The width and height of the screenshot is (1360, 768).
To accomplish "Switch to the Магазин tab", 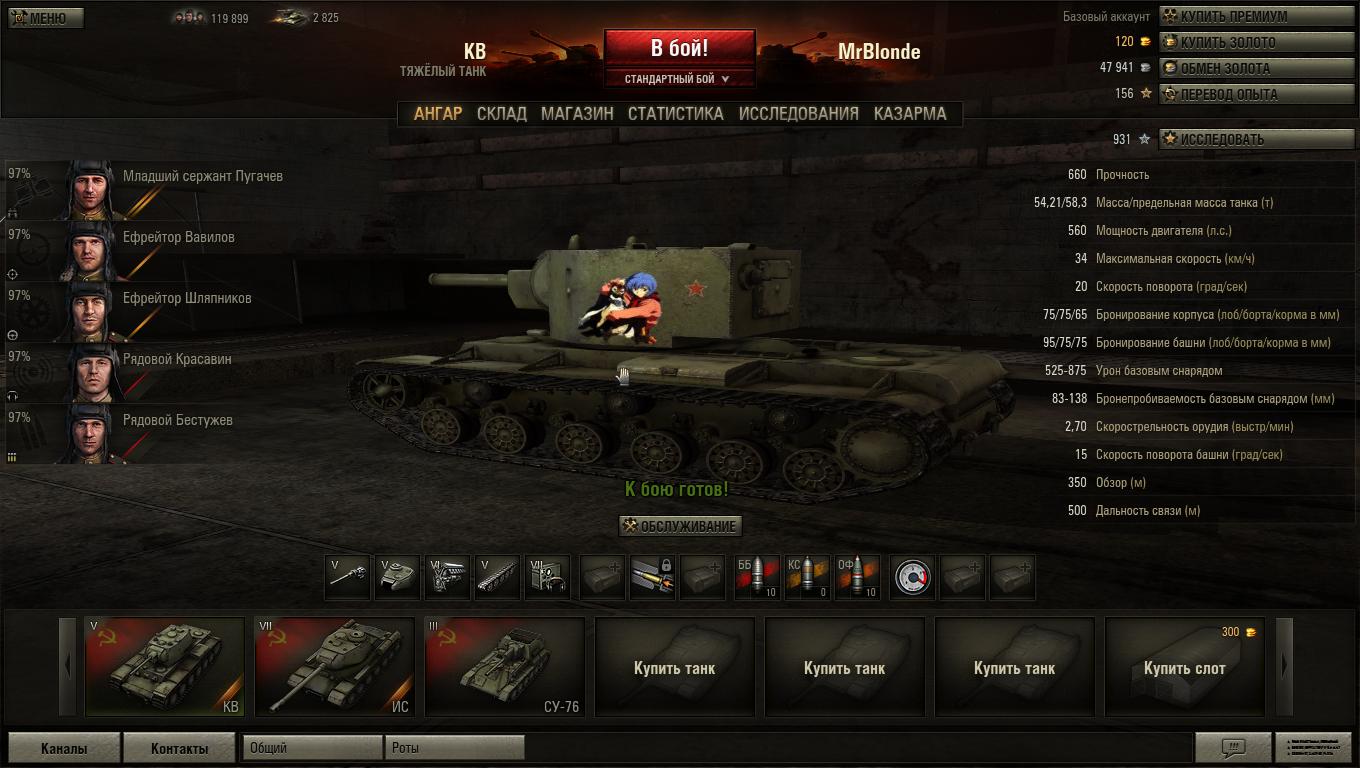I will coord(577,114).
